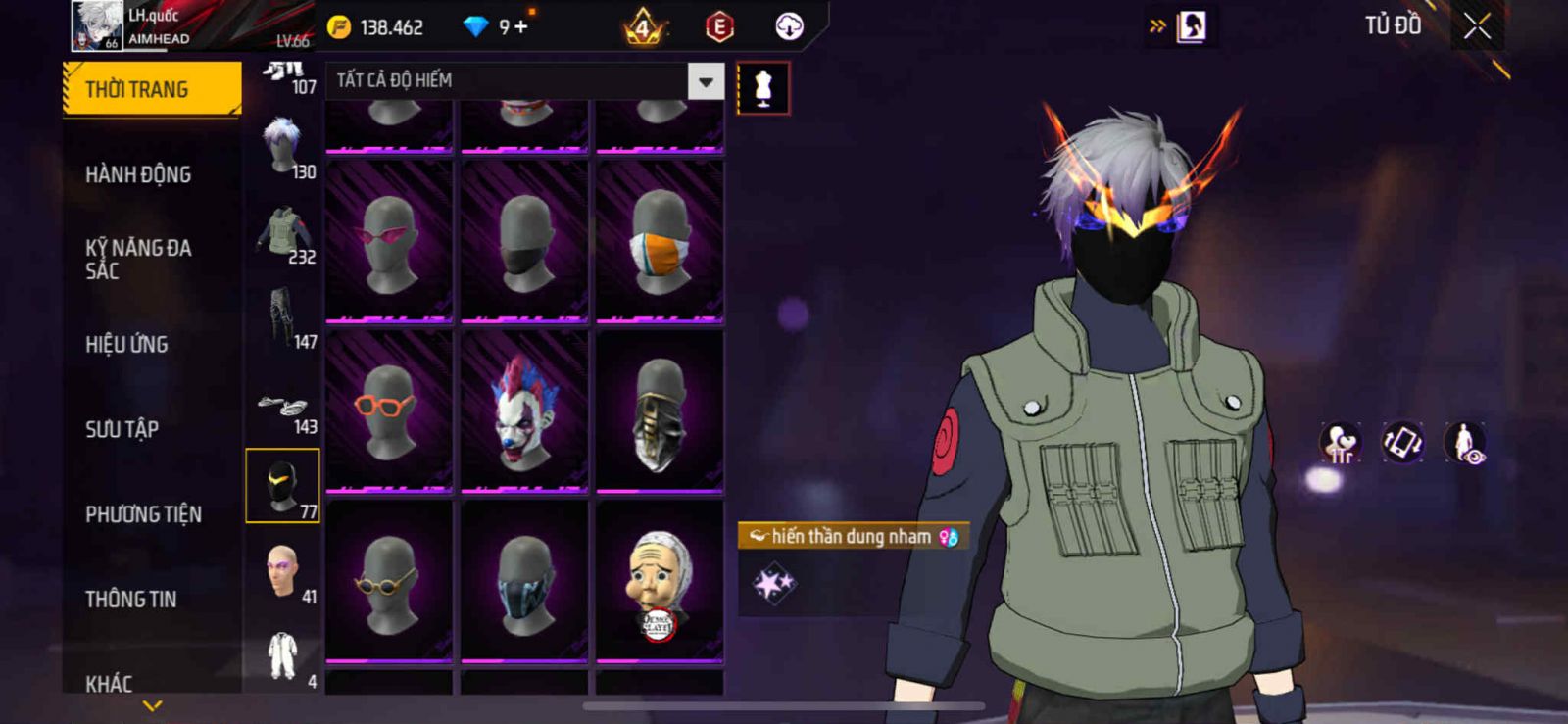Click the diamond currency add button
The image size is (1568, 724).
(x=519, y=27)
